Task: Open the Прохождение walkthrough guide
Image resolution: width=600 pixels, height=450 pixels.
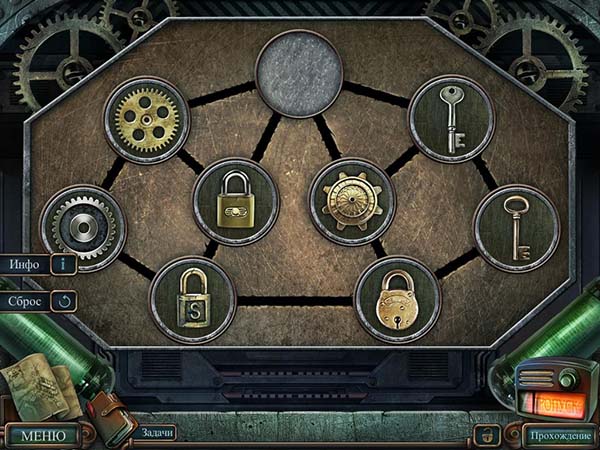Action: (x=559, y=435)
